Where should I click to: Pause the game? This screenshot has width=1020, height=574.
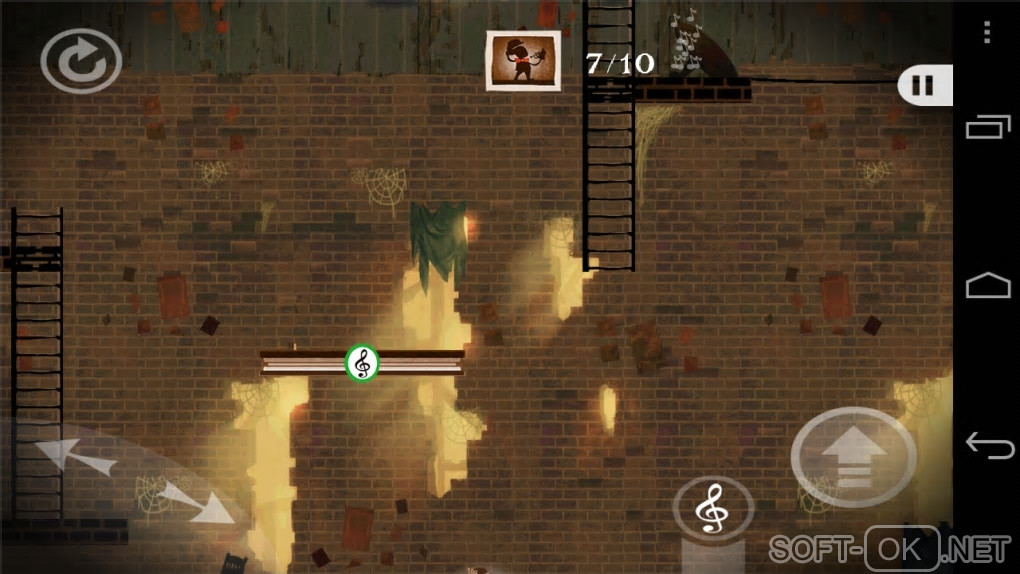924,85
